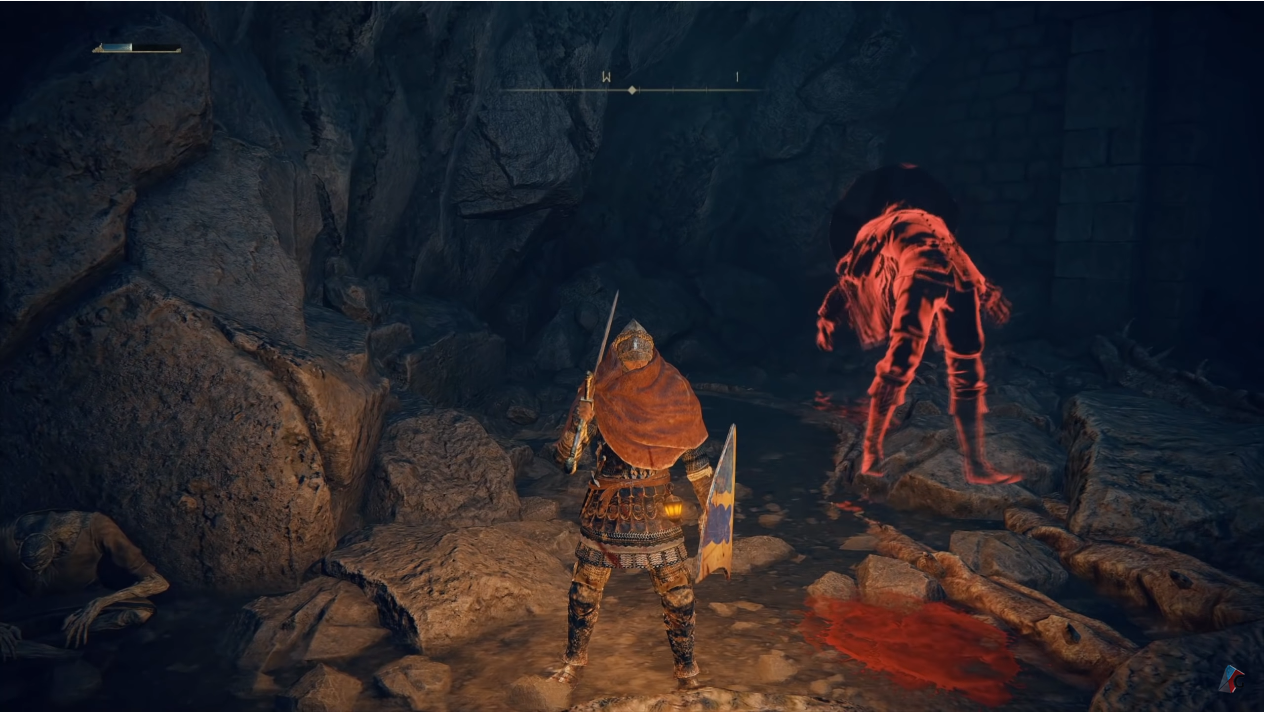Click the channel watermark logo
Screen dimensions: 1264x712
tap(1231, 680)
